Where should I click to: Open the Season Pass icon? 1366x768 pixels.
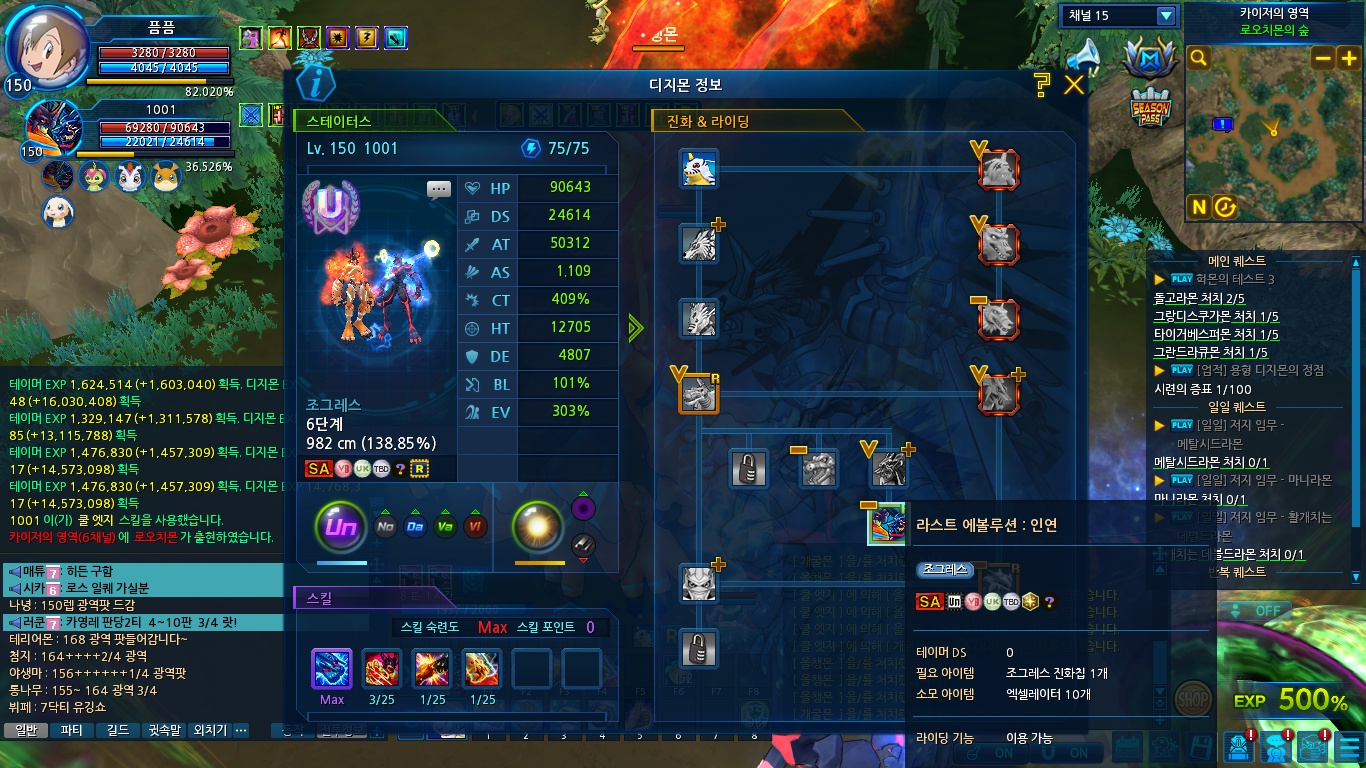[1150, 108]
